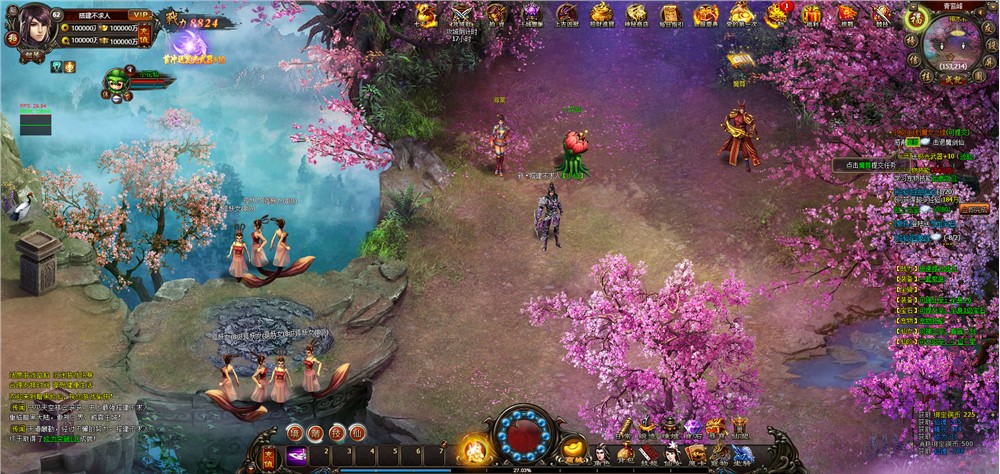Claim the first-recharge purple weapon offer

[187, 45]
